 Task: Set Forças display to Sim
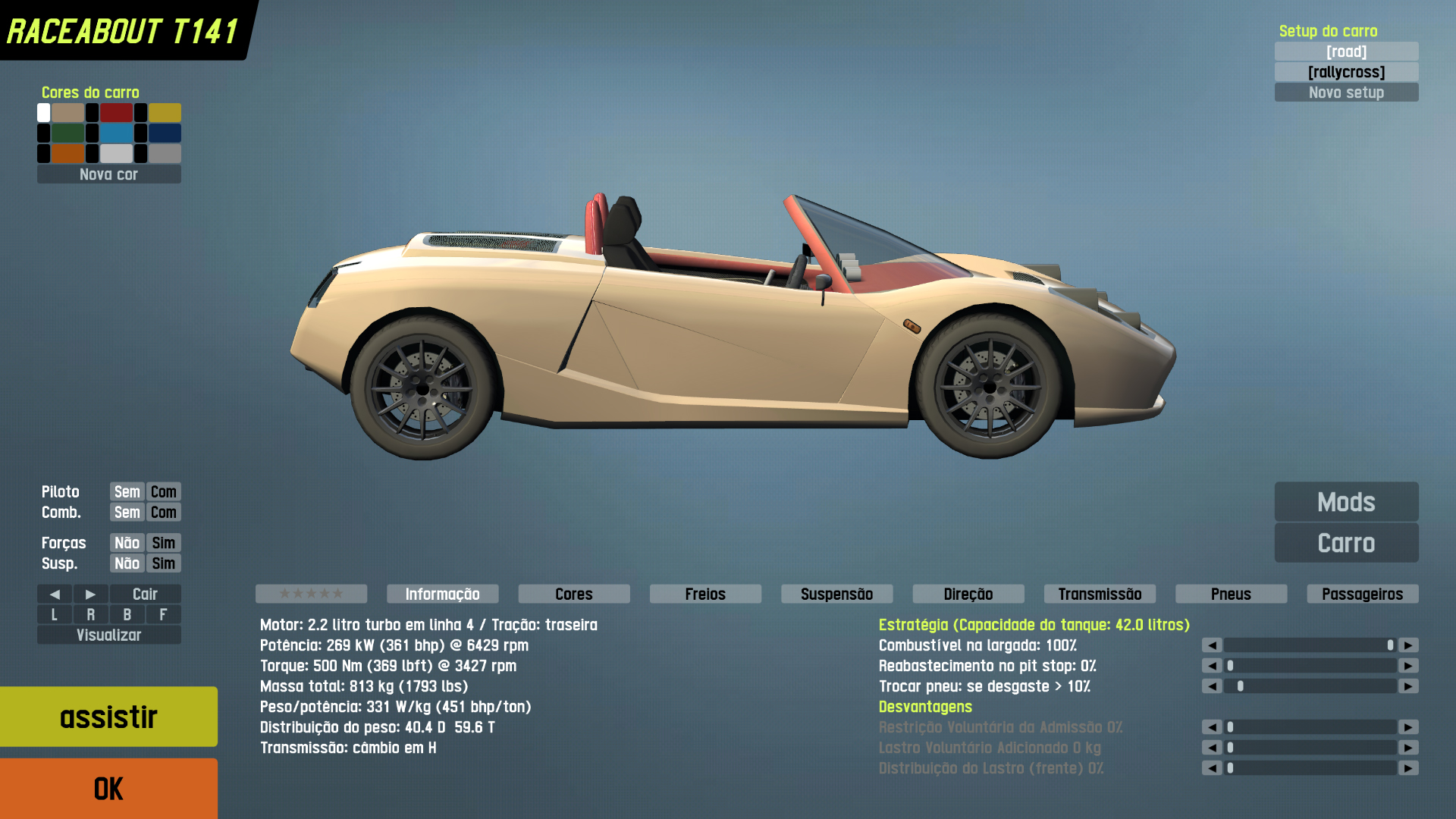coord(163,543)
